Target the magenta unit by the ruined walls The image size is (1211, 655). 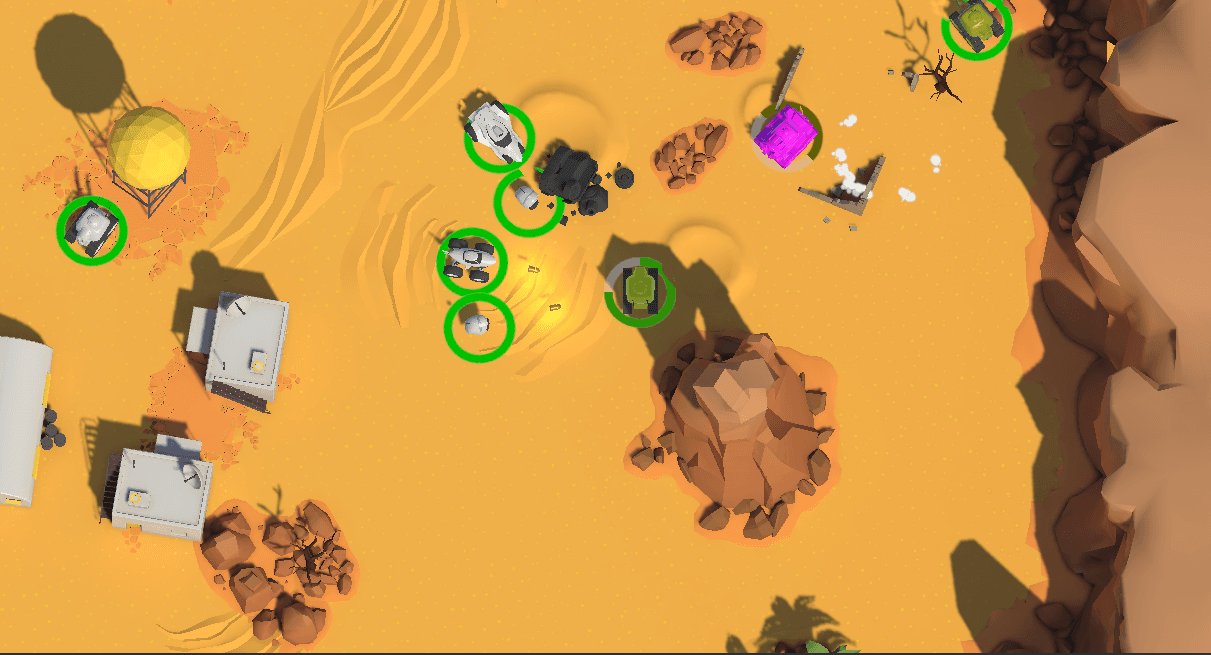(x=787, y=136)
